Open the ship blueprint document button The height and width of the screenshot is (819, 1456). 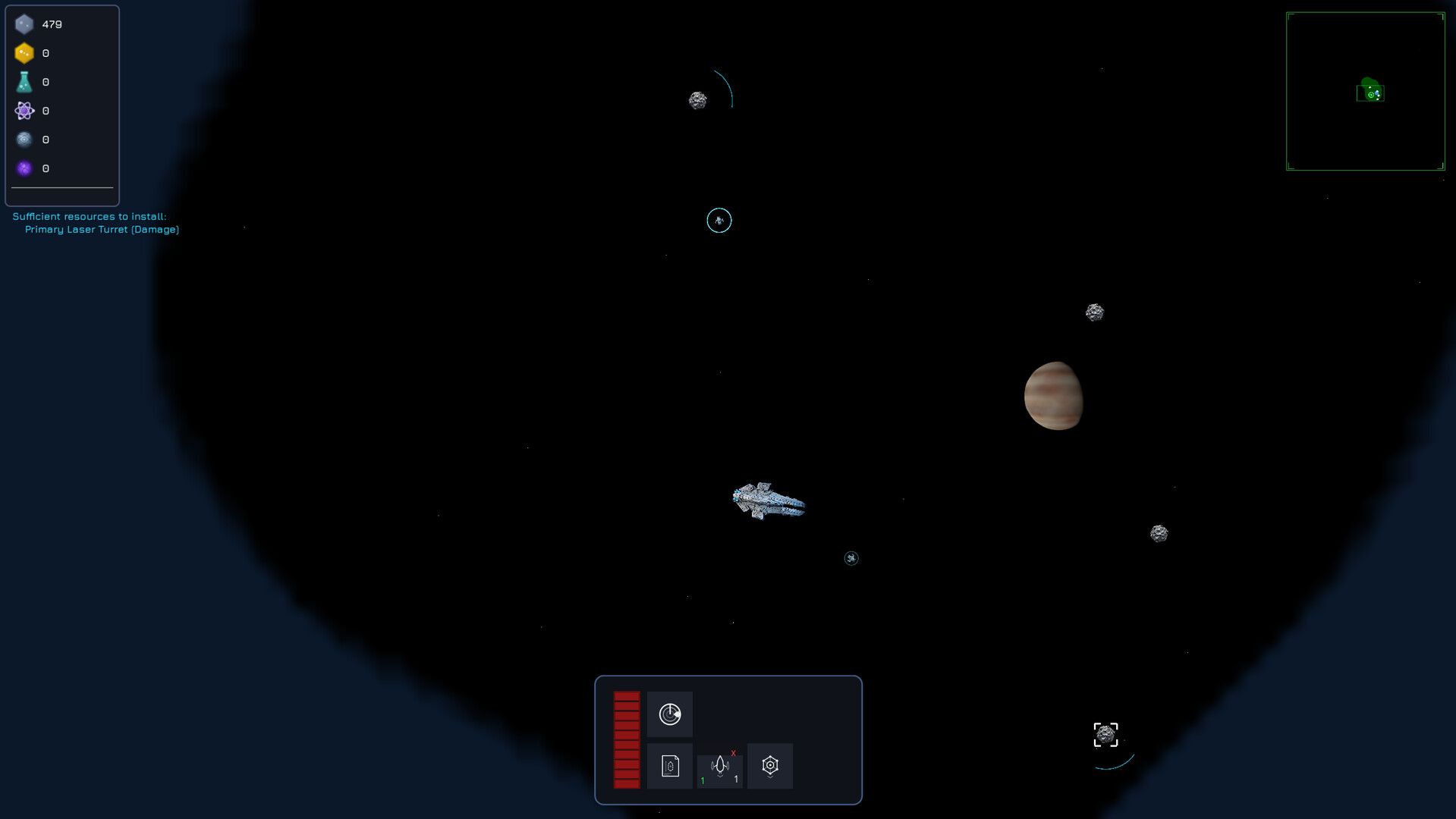pos(669,766)
